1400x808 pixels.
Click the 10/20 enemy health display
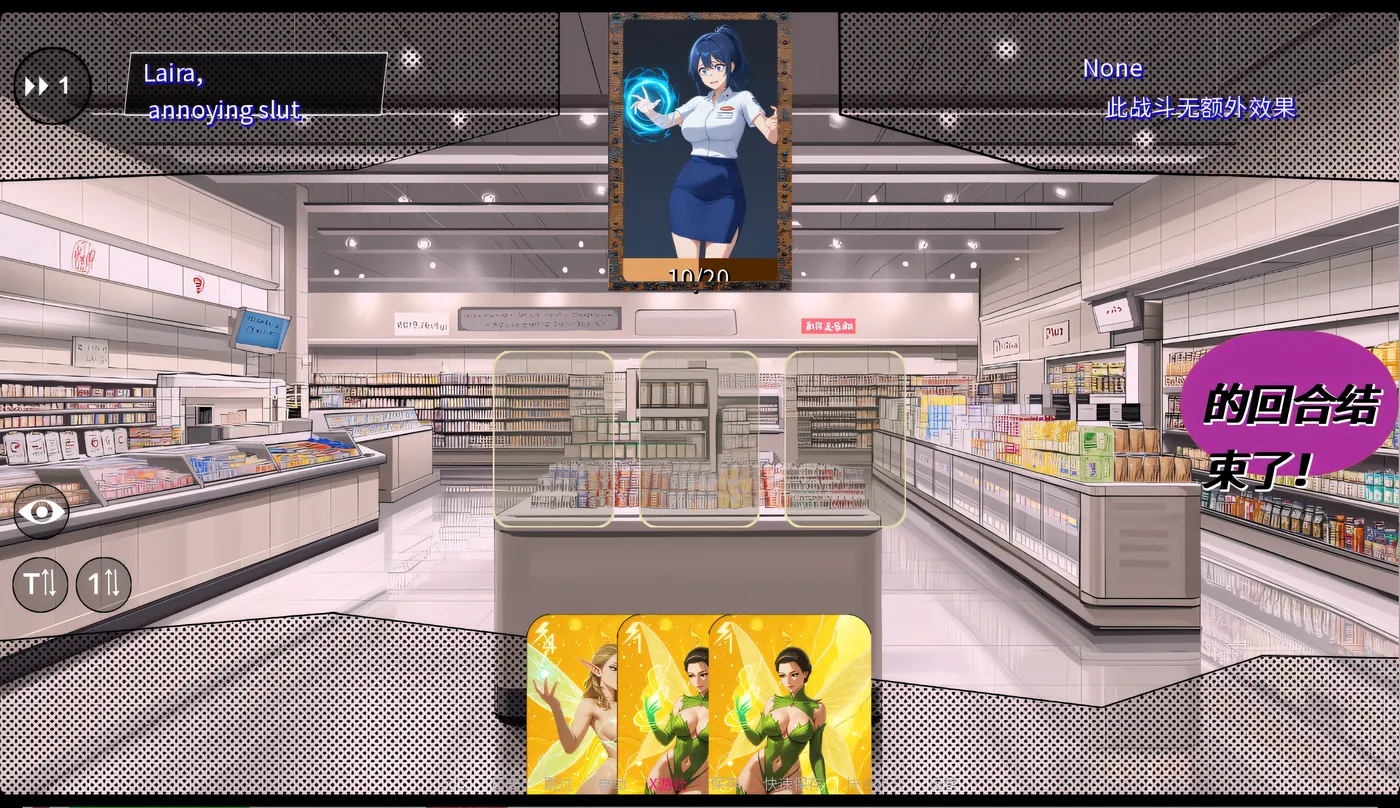pos(697,274)
